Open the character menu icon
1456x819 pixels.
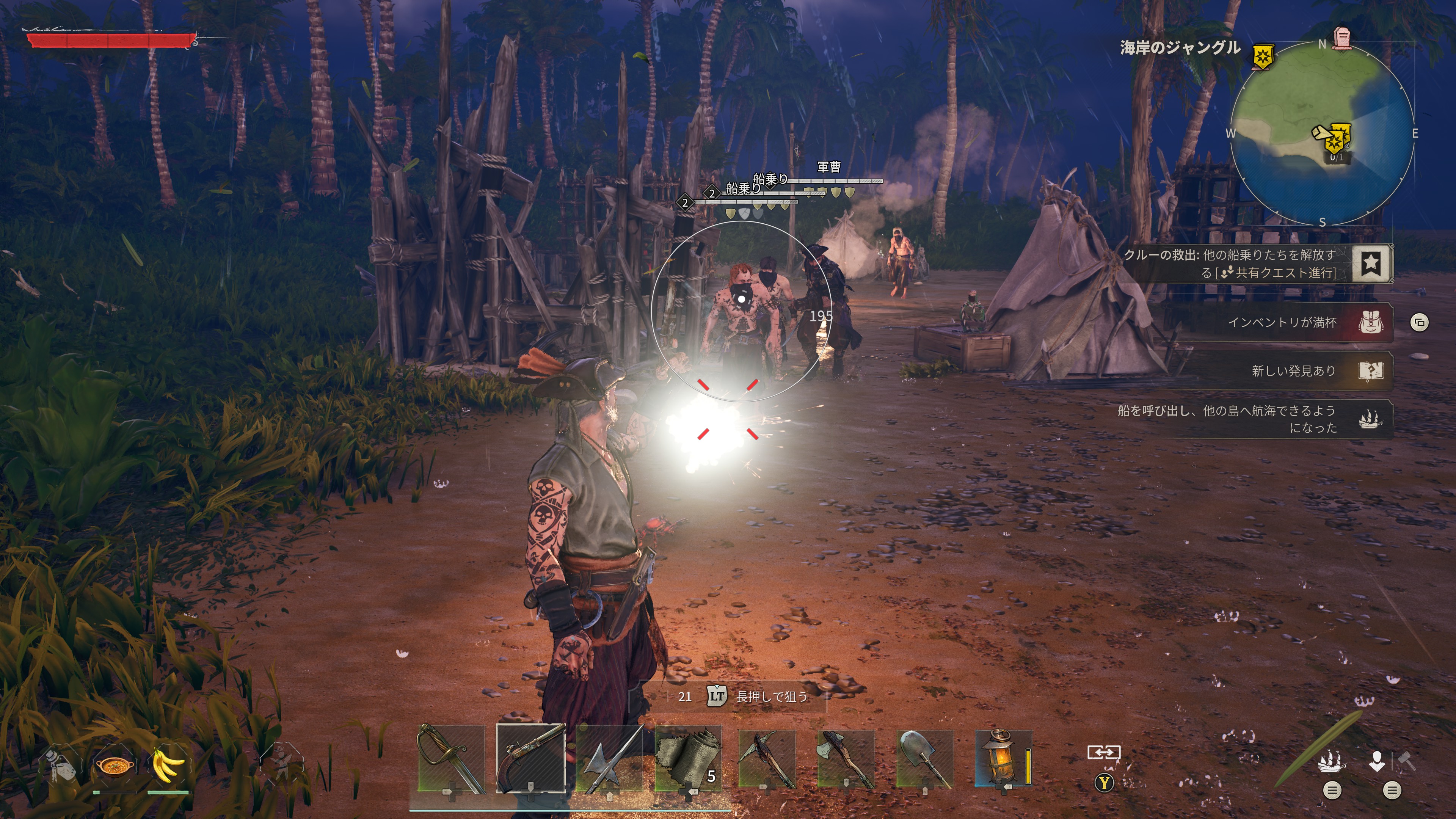click(1377, 761)
